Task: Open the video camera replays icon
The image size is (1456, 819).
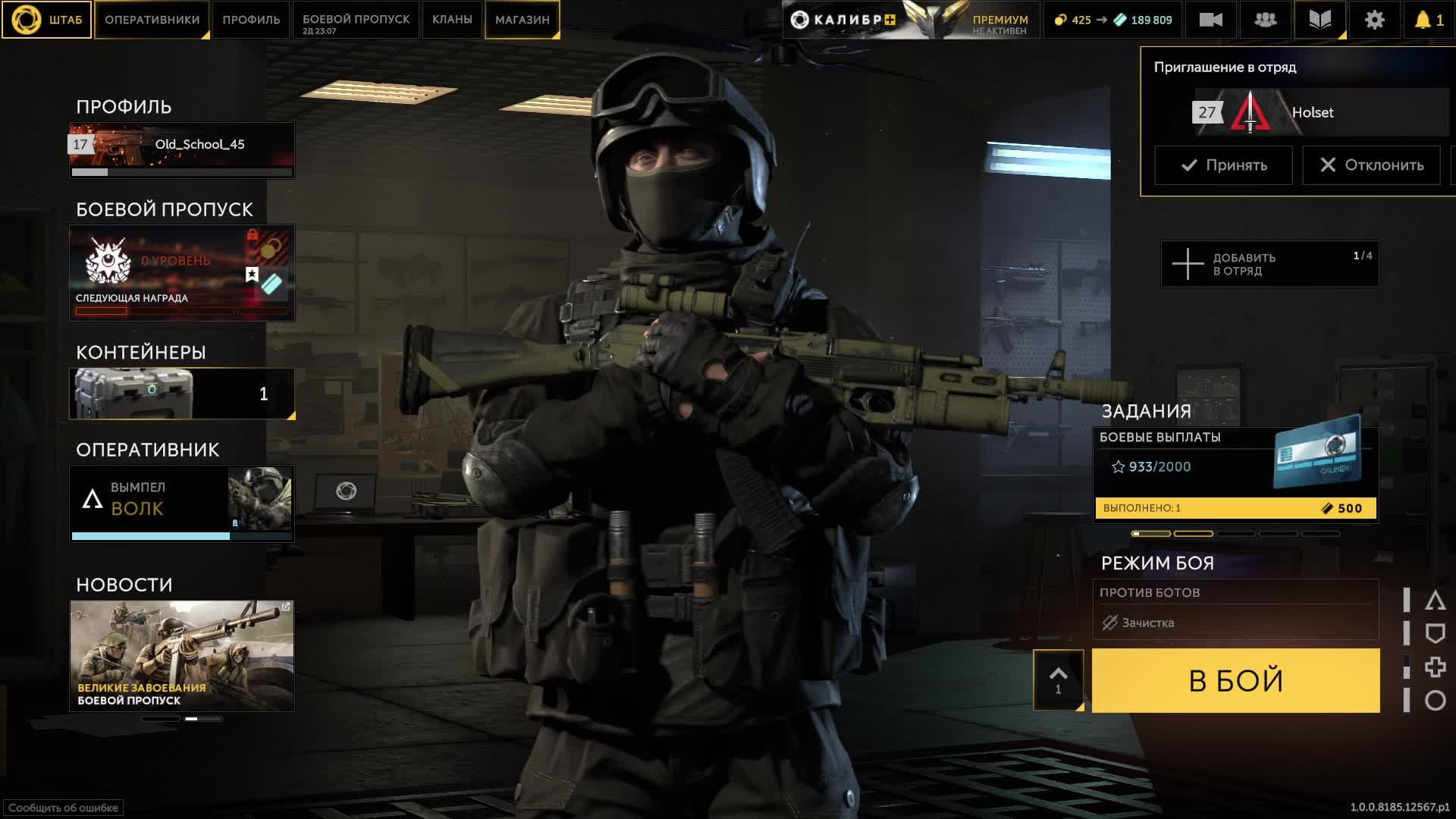Action: tap(1210, 20)
